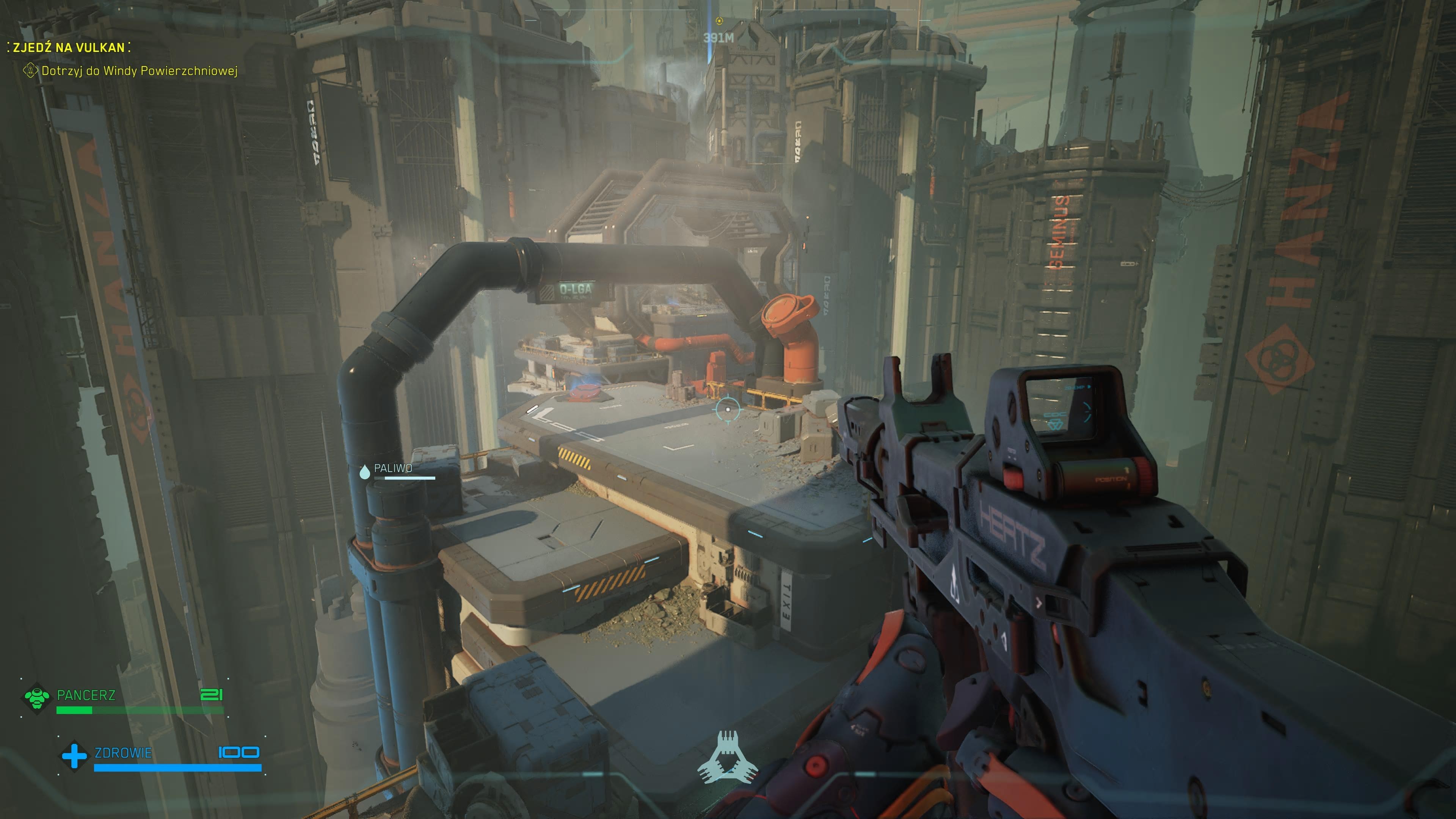Click the Paliwo fuel droplet icon
The image size is (1456, 819).
[364, 471]
